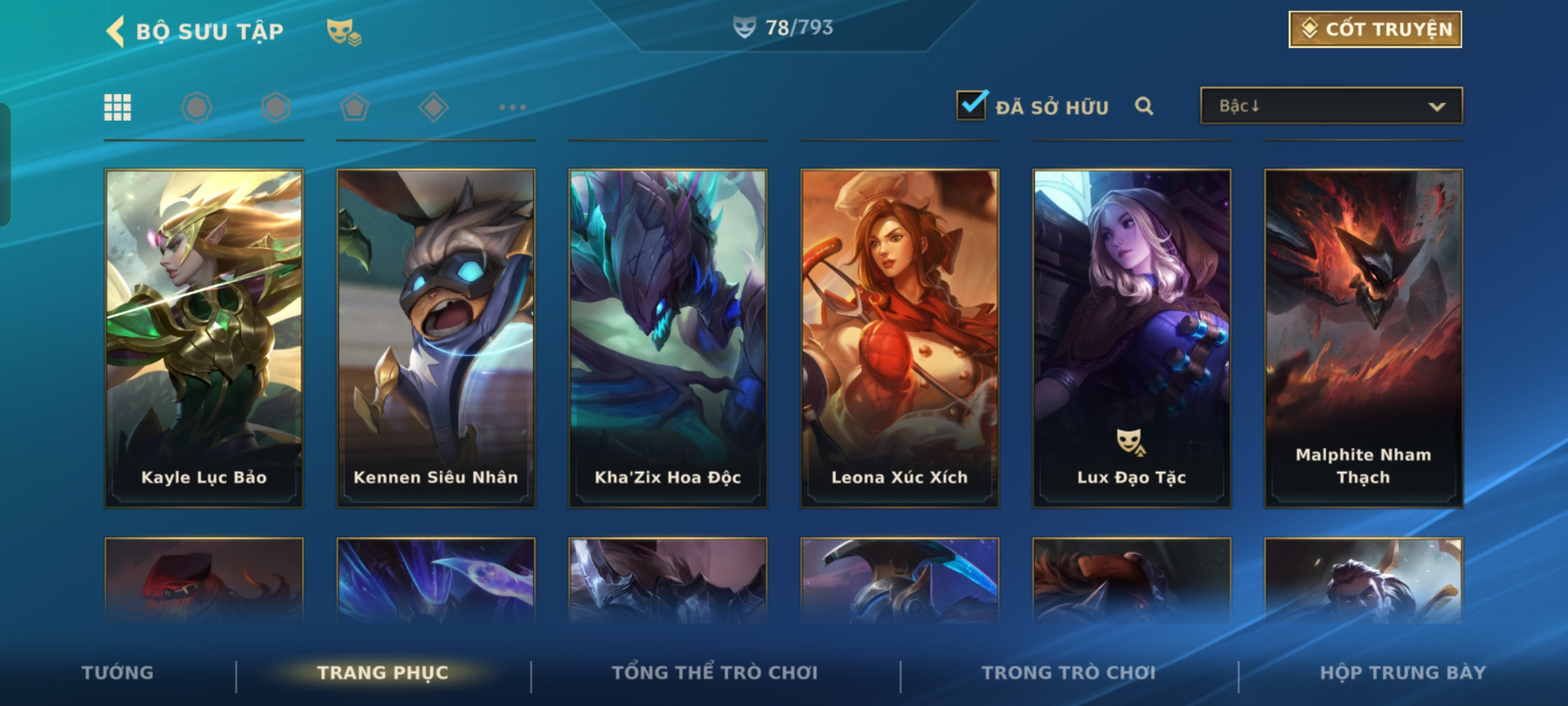The image size is (1568, 706).
Task: Choose the diamond rarity filter
Action: point(433,107)
